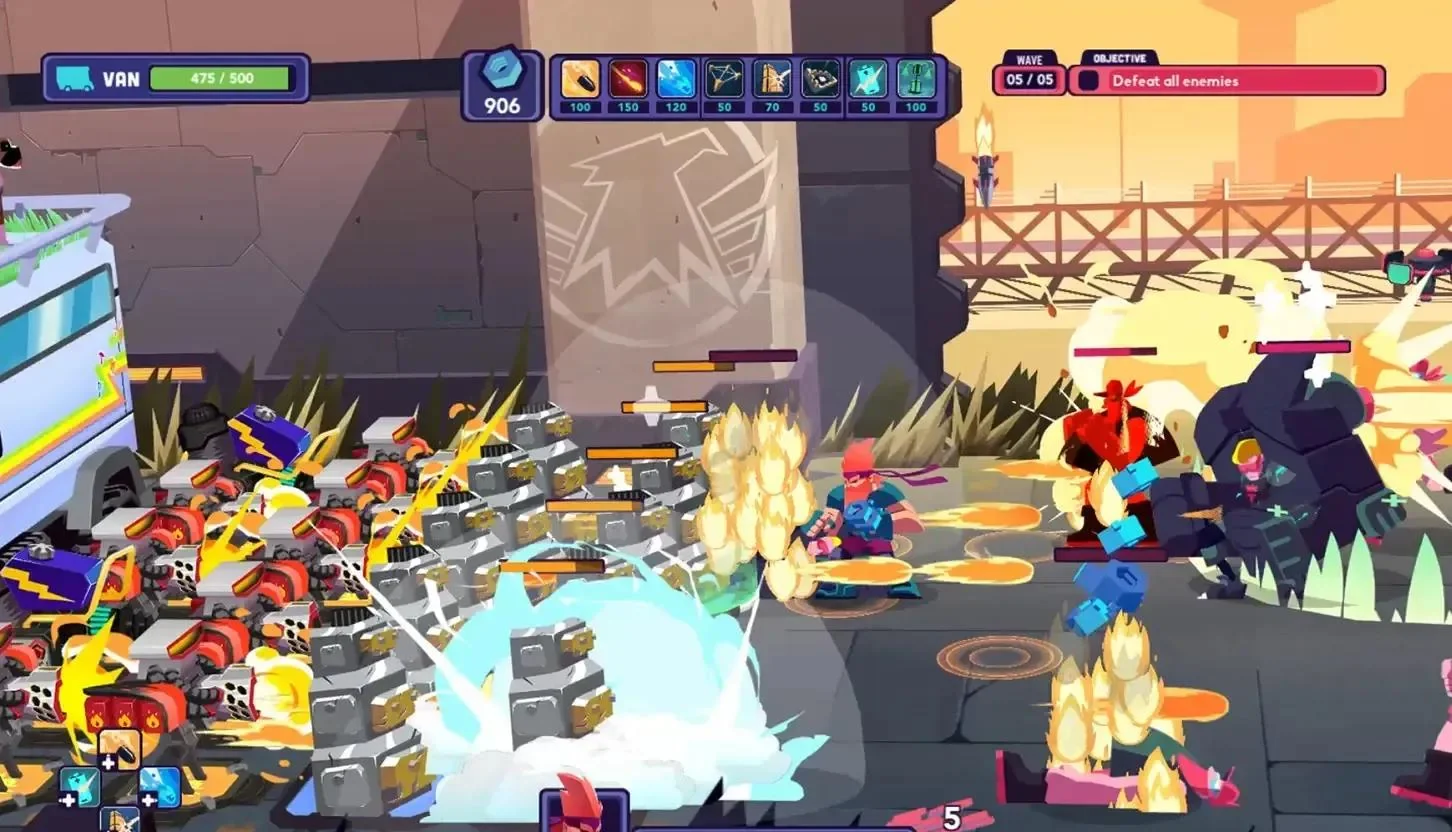Screen dimensions: 1452x832
Task: Select the spike floor trap costing 50
Action: [820, 80]
